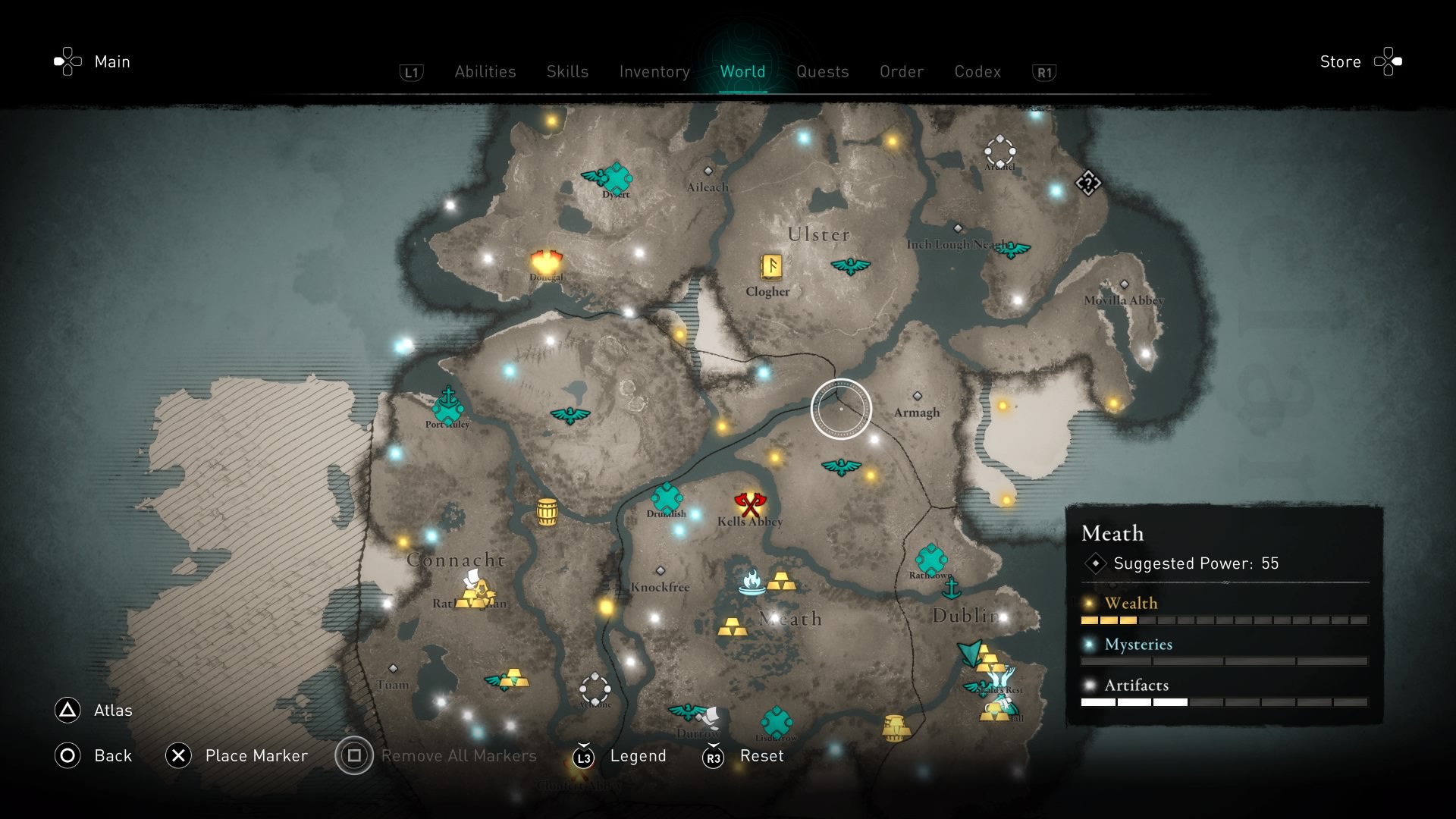Select the Kells Abbey crossed axes marker

pos(750,504)
